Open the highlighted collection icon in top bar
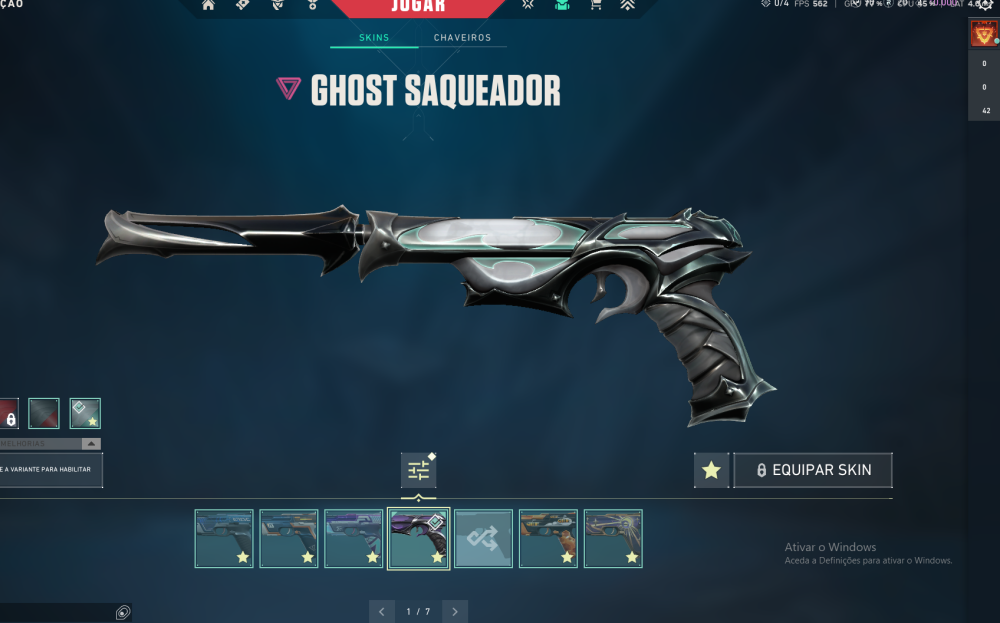The width and height of the screenshot is (1000, 623). [562, 5]
